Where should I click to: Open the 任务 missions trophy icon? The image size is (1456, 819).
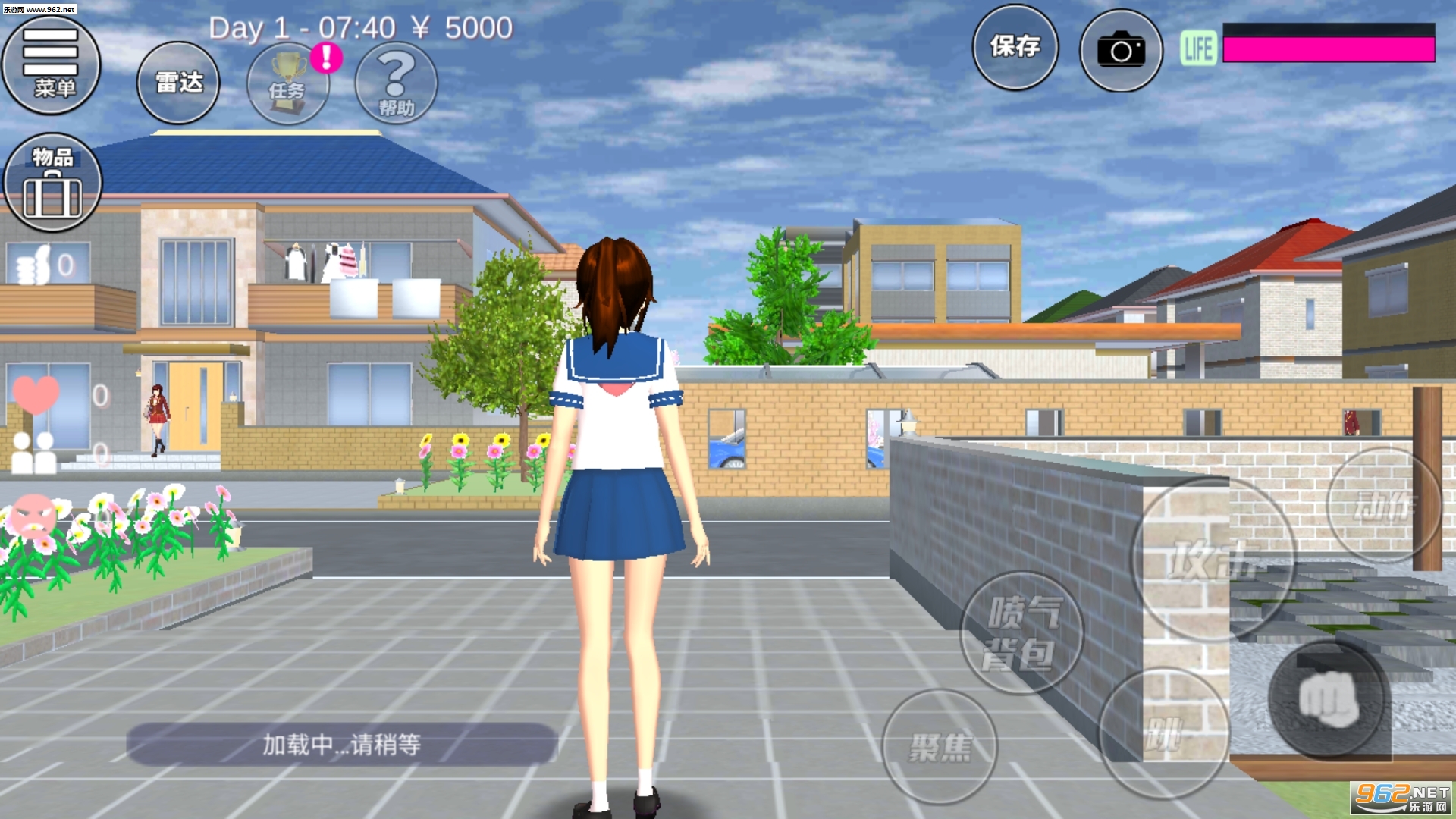[x=288, y=84]
